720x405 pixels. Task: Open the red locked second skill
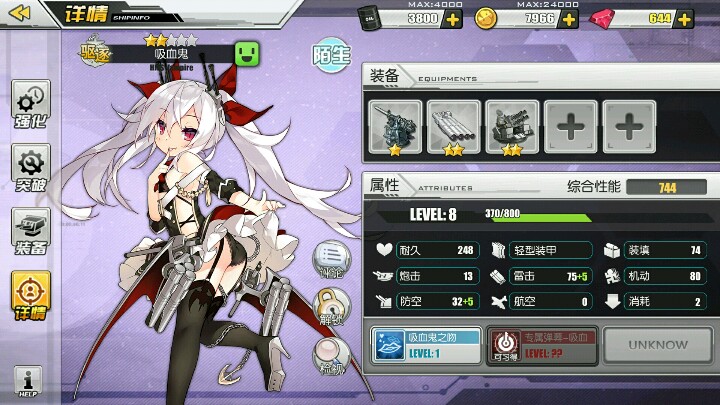pyautogui.click(x=539, y=345)
